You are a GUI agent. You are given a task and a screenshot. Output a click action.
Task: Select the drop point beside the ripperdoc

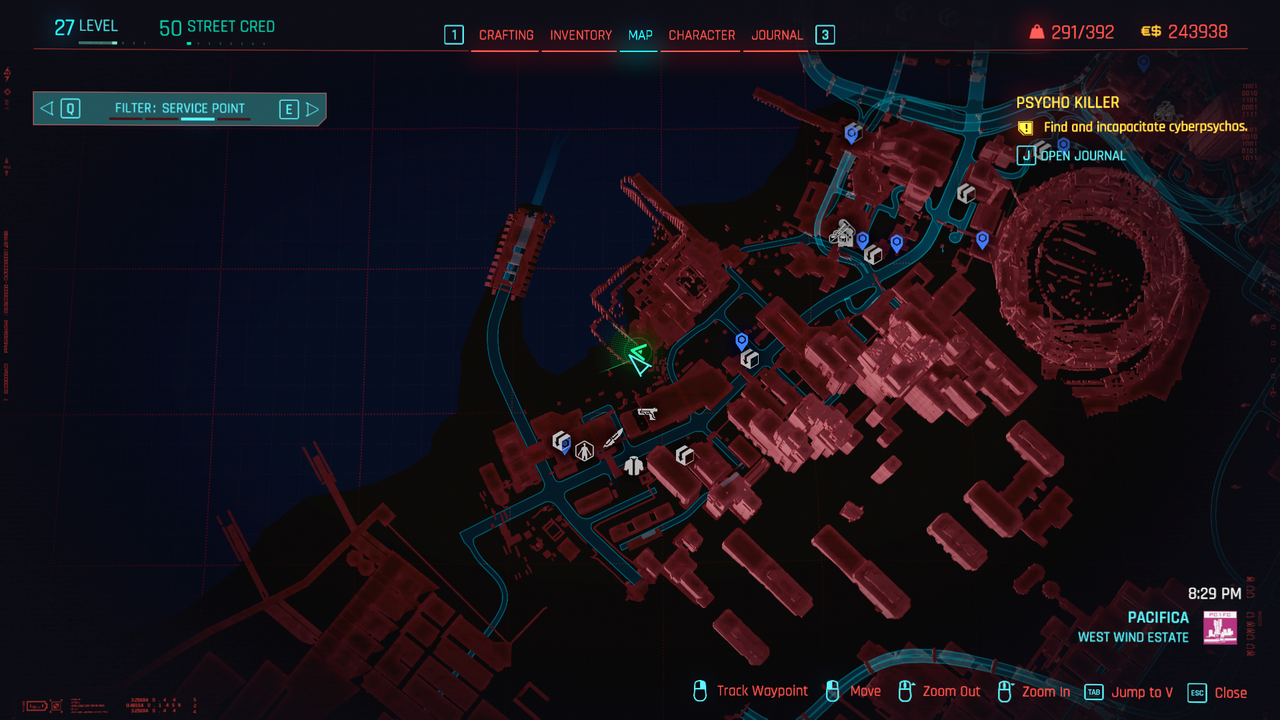tap(561, 440)
